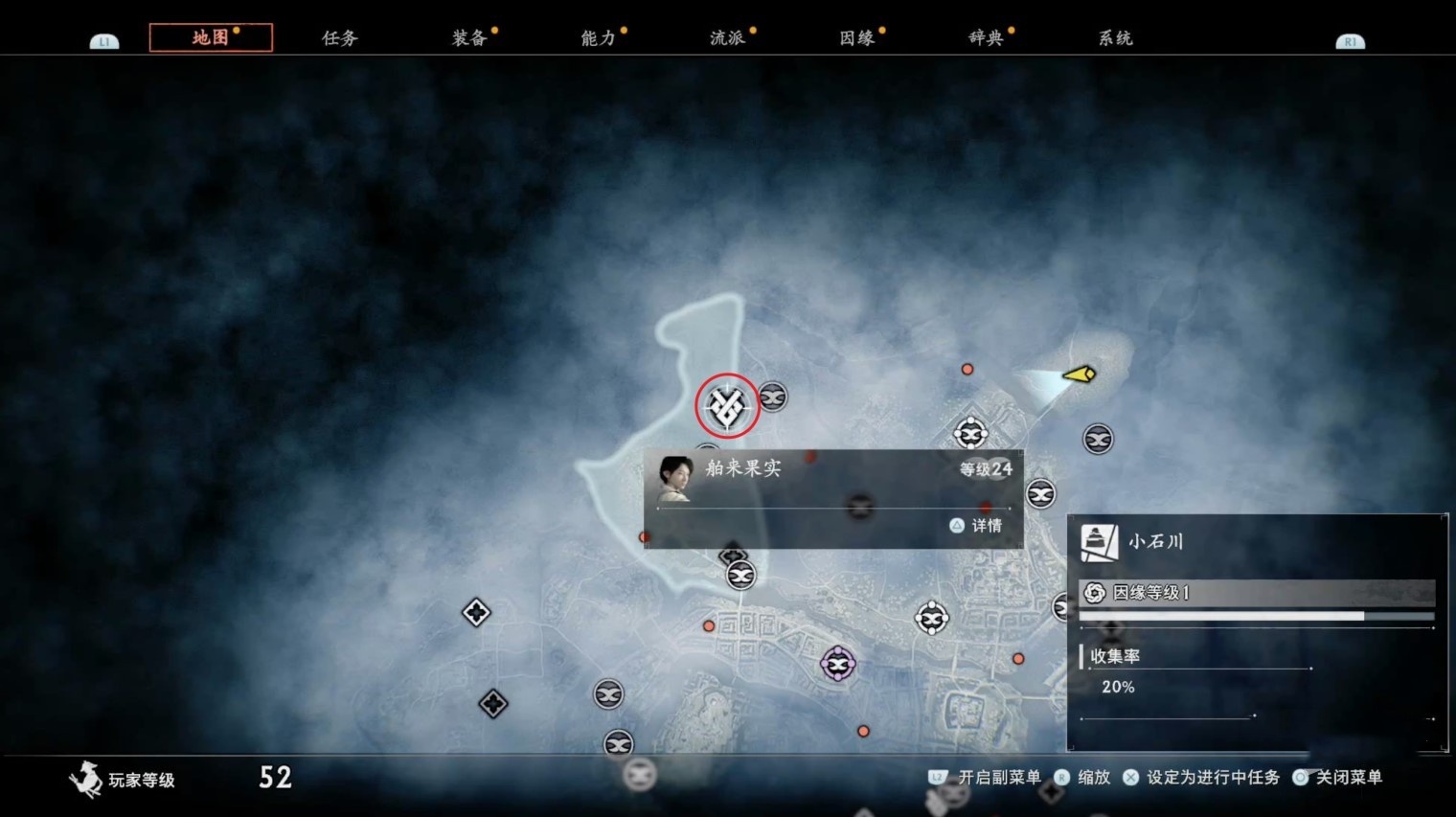Show the 因缘 bonds tab
The width and height of the screenshot is (1456, 817).
point(857,38)
